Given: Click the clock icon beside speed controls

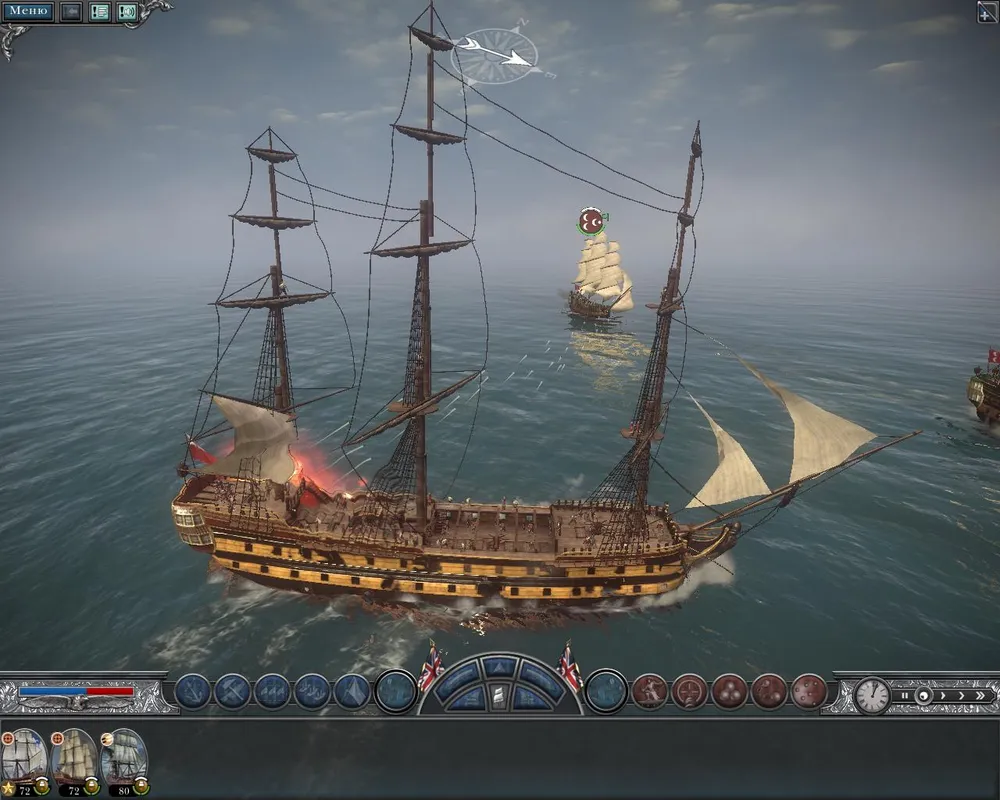Looking at the screenshot, I should [872, 695].
